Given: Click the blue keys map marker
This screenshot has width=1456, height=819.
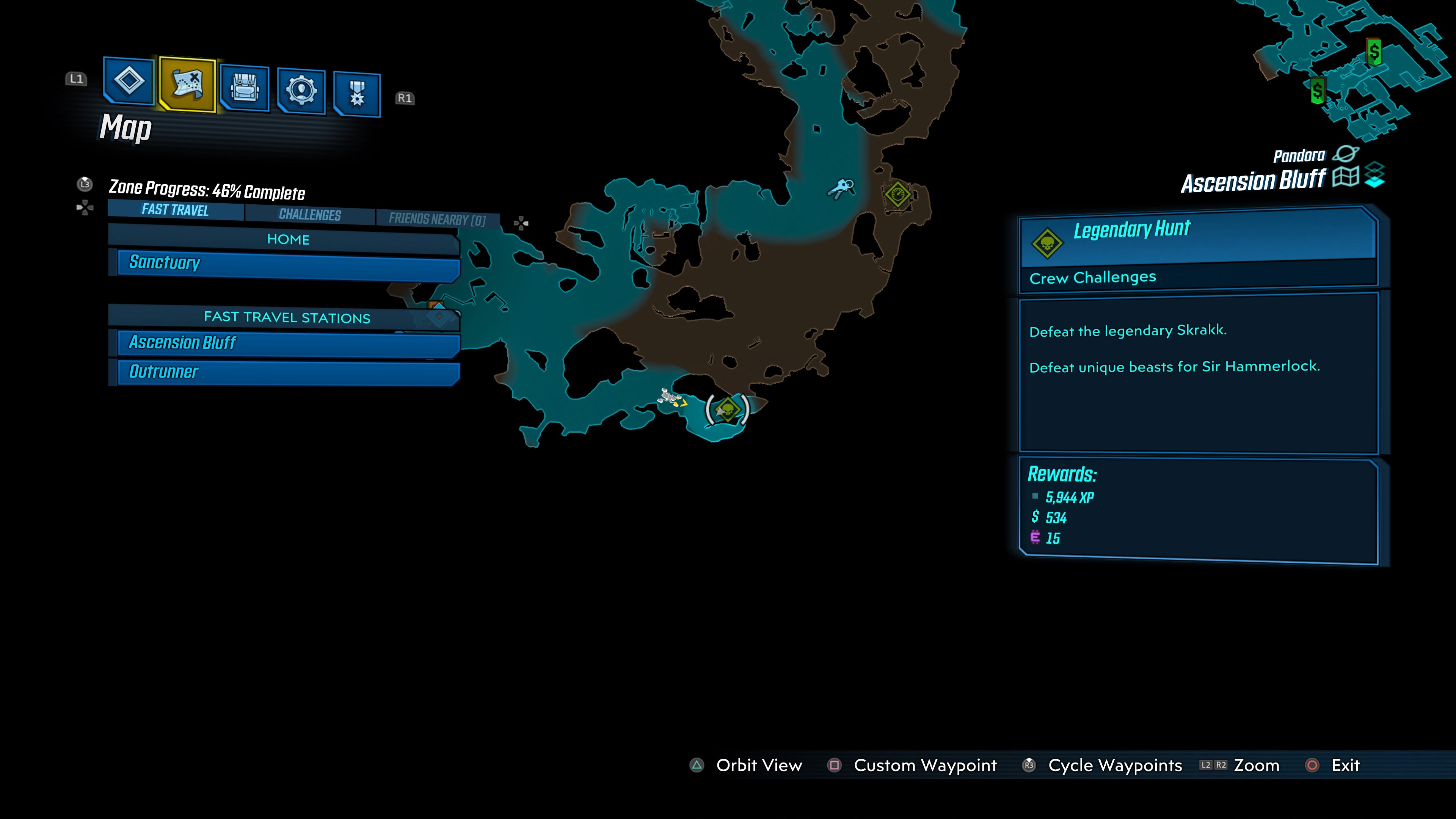Looking at the screenshot, I should (x=842, y=188).
